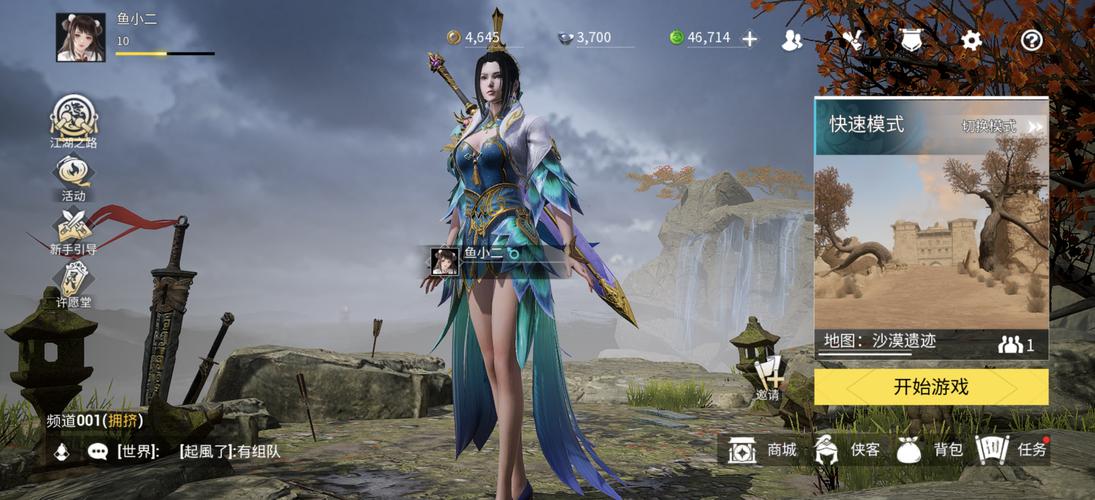Enter the 许愿堂 wishing hall
1095x500 pixels.
74,284
